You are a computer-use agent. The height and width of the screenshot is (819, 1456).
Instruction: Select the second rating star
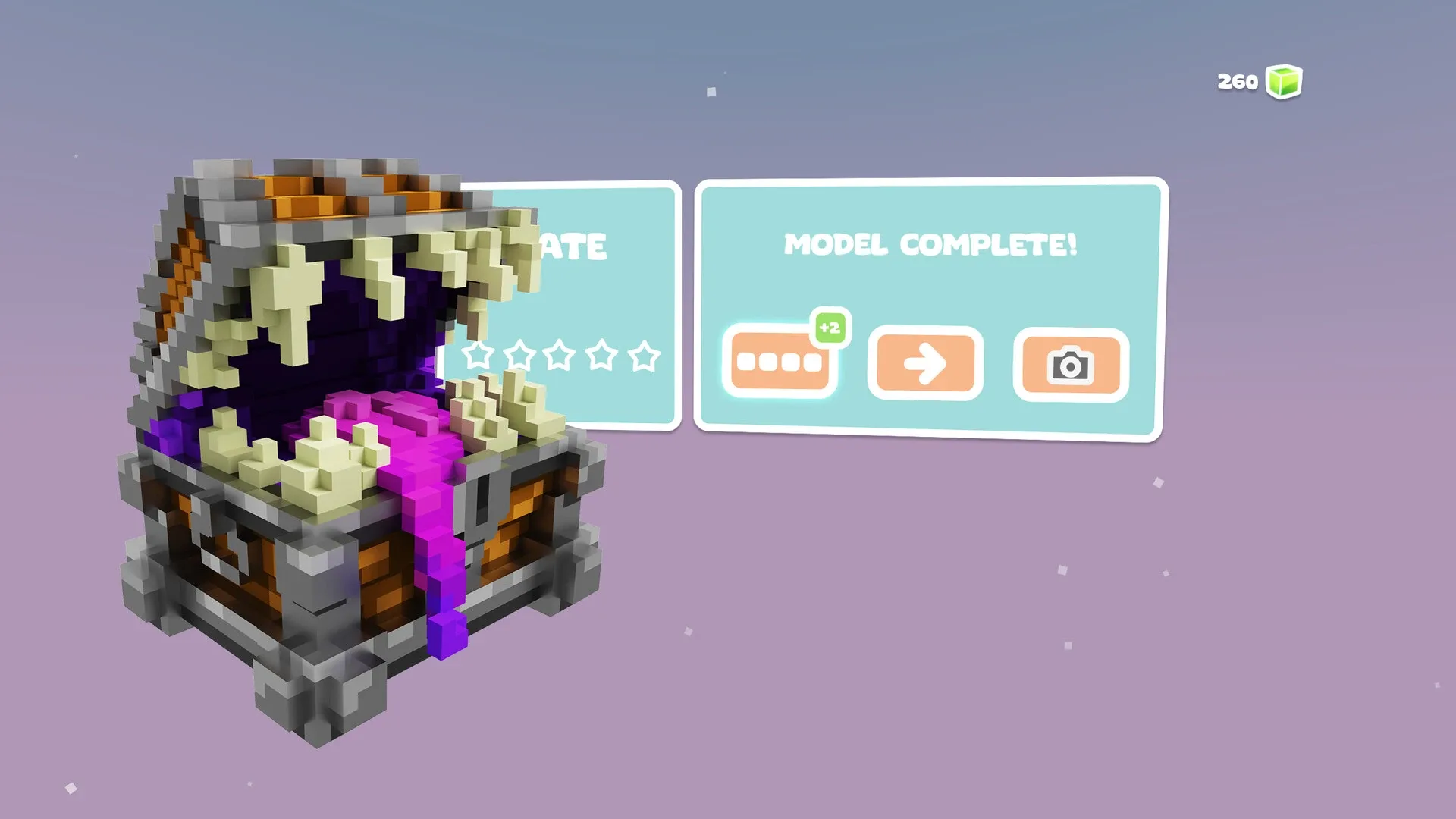tap(519, 353)
